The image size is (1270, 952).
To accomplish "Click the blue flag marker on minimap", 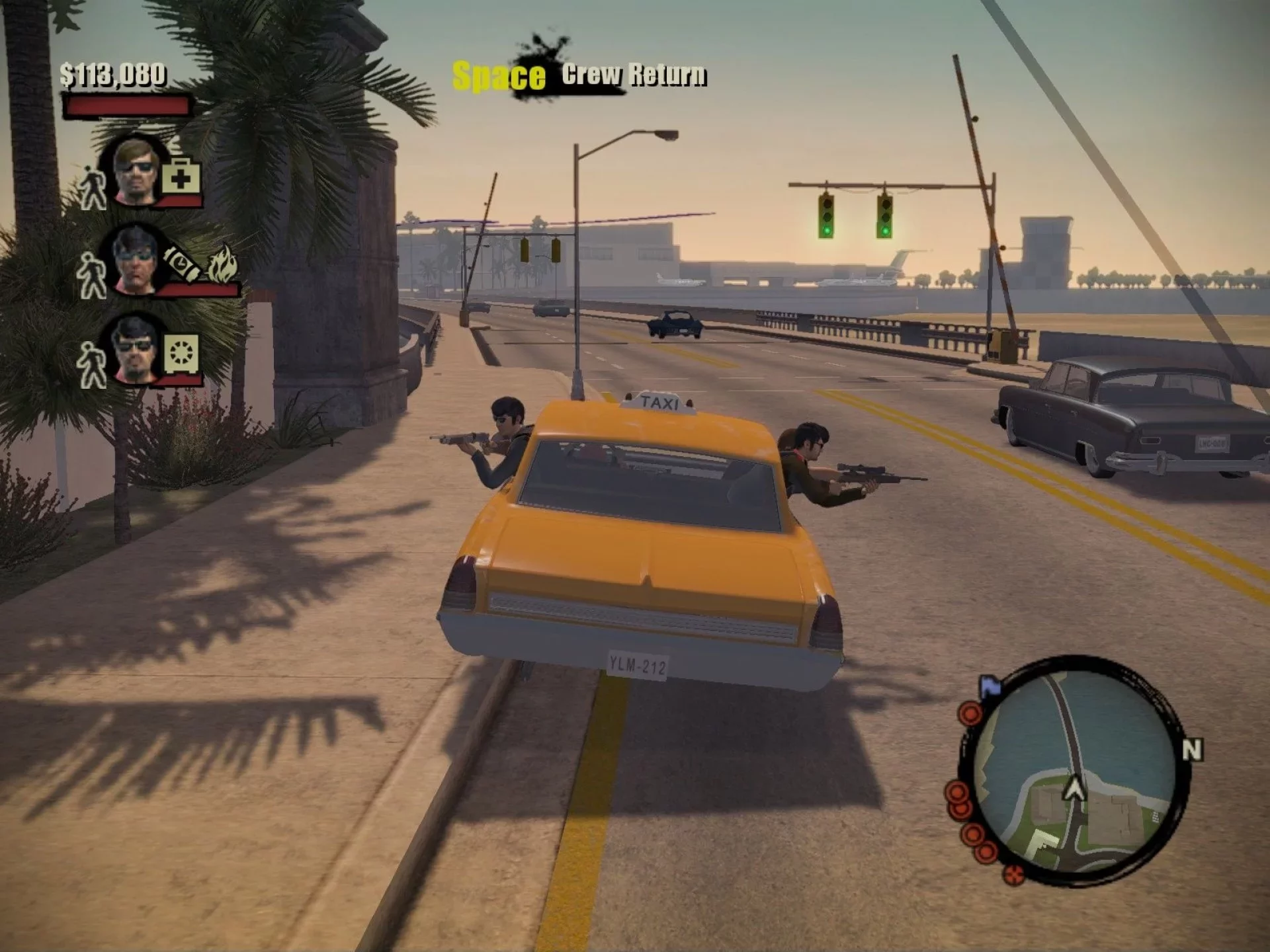I will 990,687.
